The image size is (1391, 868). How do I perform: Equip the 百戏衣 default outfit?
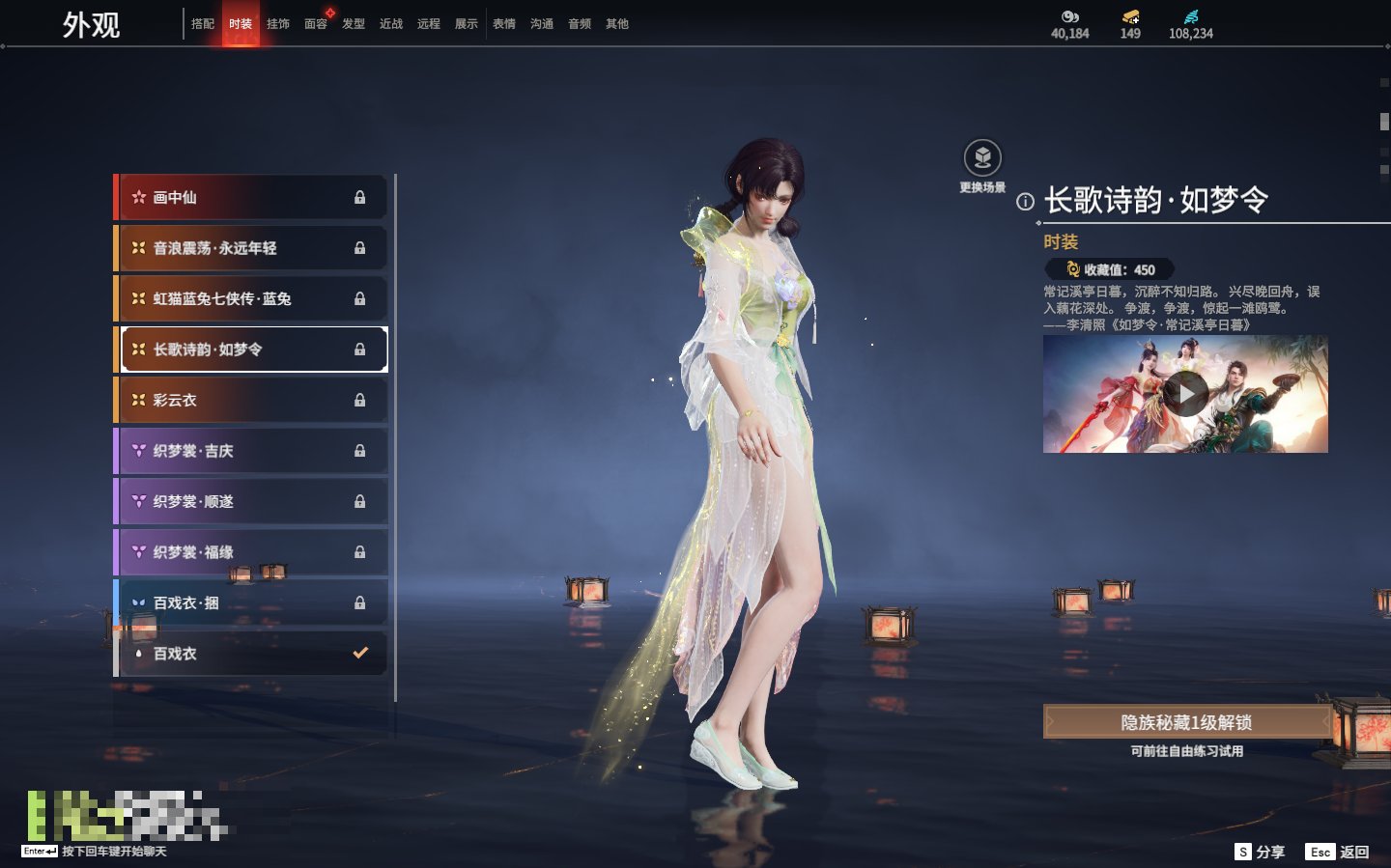tap(251, 654)
